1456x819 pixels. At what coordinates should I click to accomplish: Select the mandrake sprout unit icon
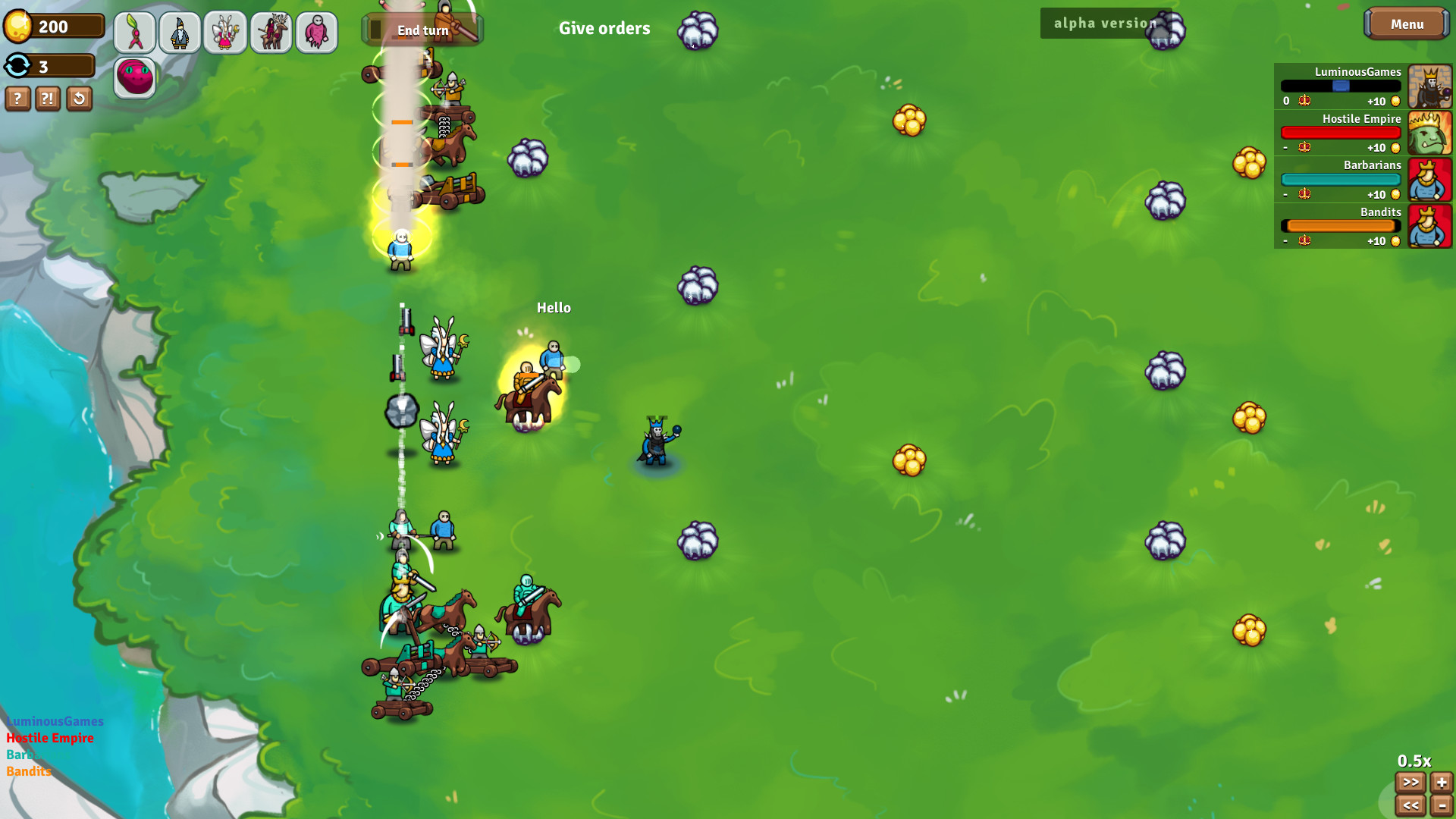tap(134, 32)
